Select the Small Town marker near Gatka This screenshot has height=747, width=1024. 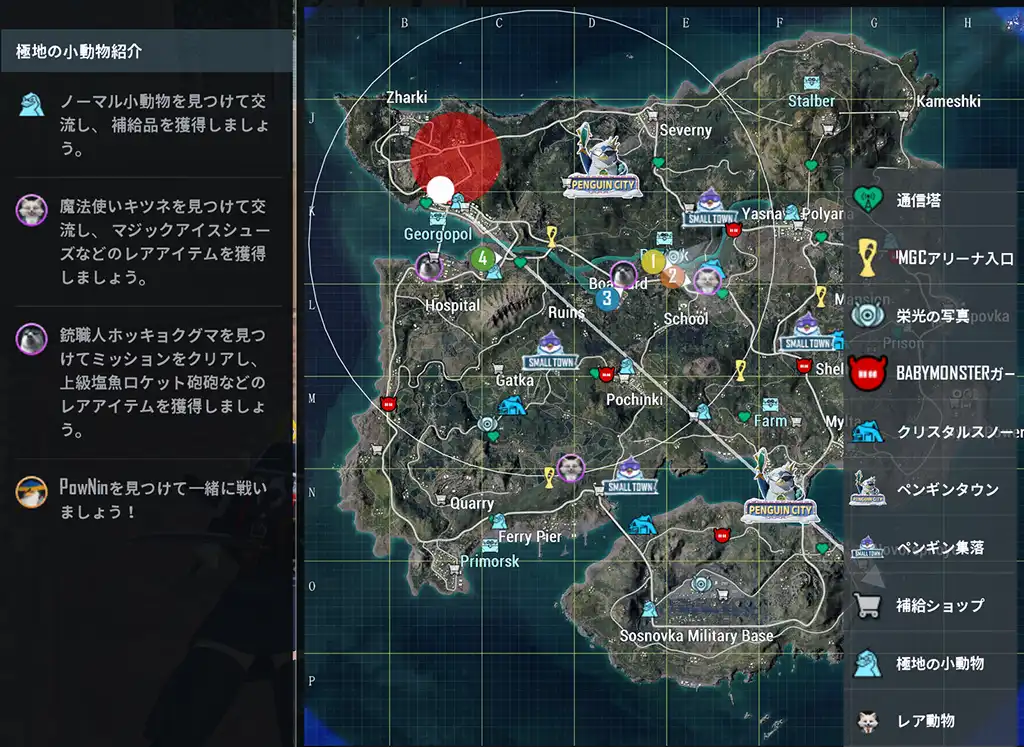click(x=552, y=350)
